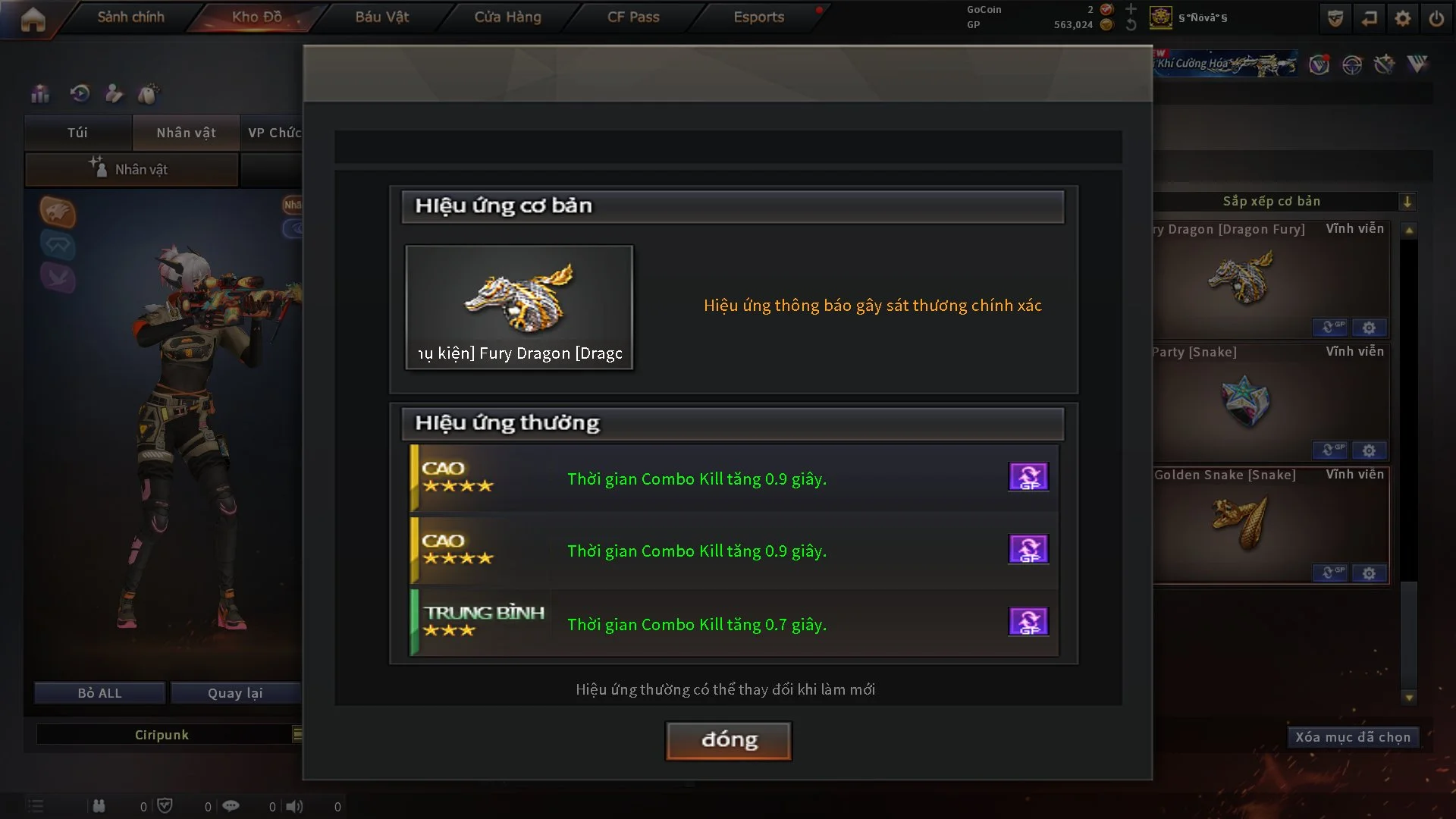
Task: Select the Kho Đồ inventory tab
Action: coord(256,17)
